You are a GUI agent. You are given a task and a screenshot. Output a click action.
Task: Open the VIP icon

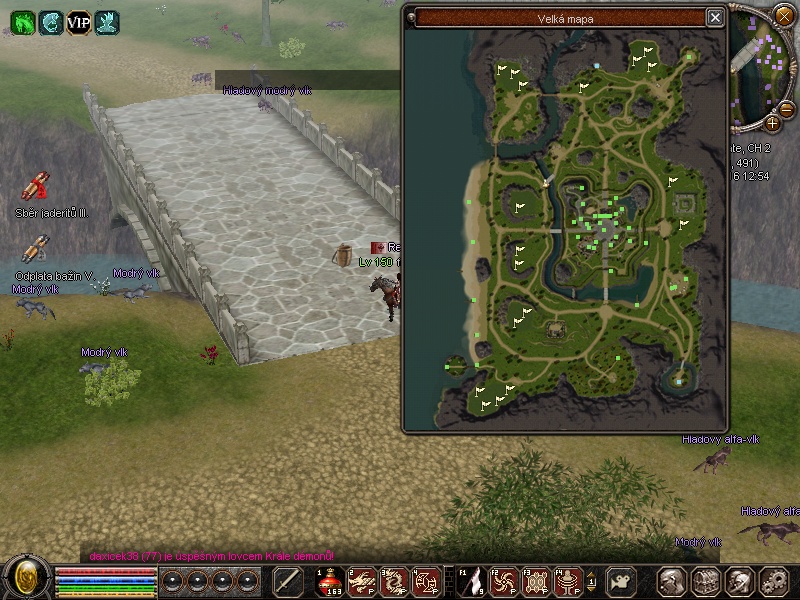[x=78, y=22]
